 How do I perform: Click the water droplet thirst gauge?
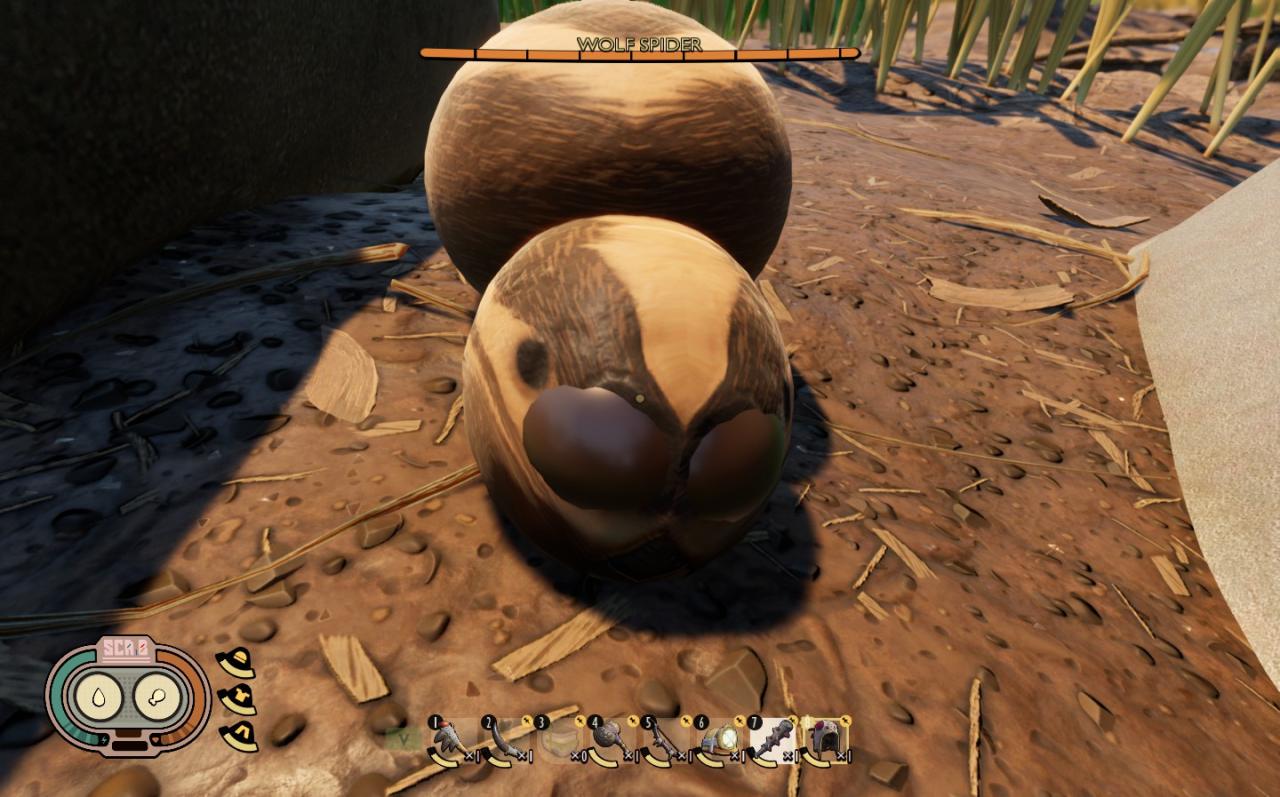click(x=101, y=698)
